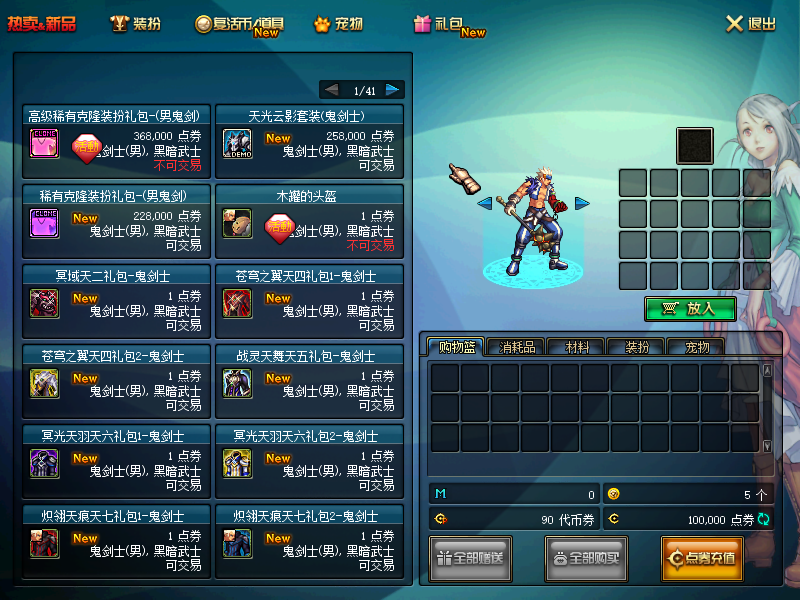
Task: Switch to 复活币/道具 shop tab
Action: coord(239,24)
